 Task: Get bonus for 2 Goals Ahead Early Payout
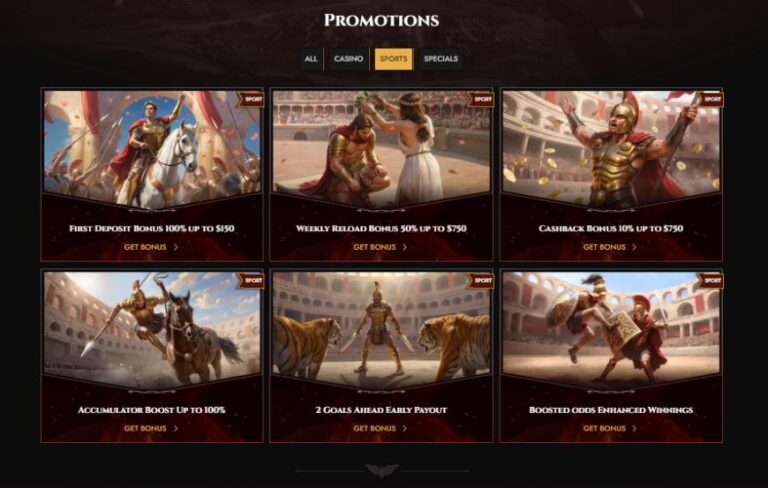tap(380, 428)
